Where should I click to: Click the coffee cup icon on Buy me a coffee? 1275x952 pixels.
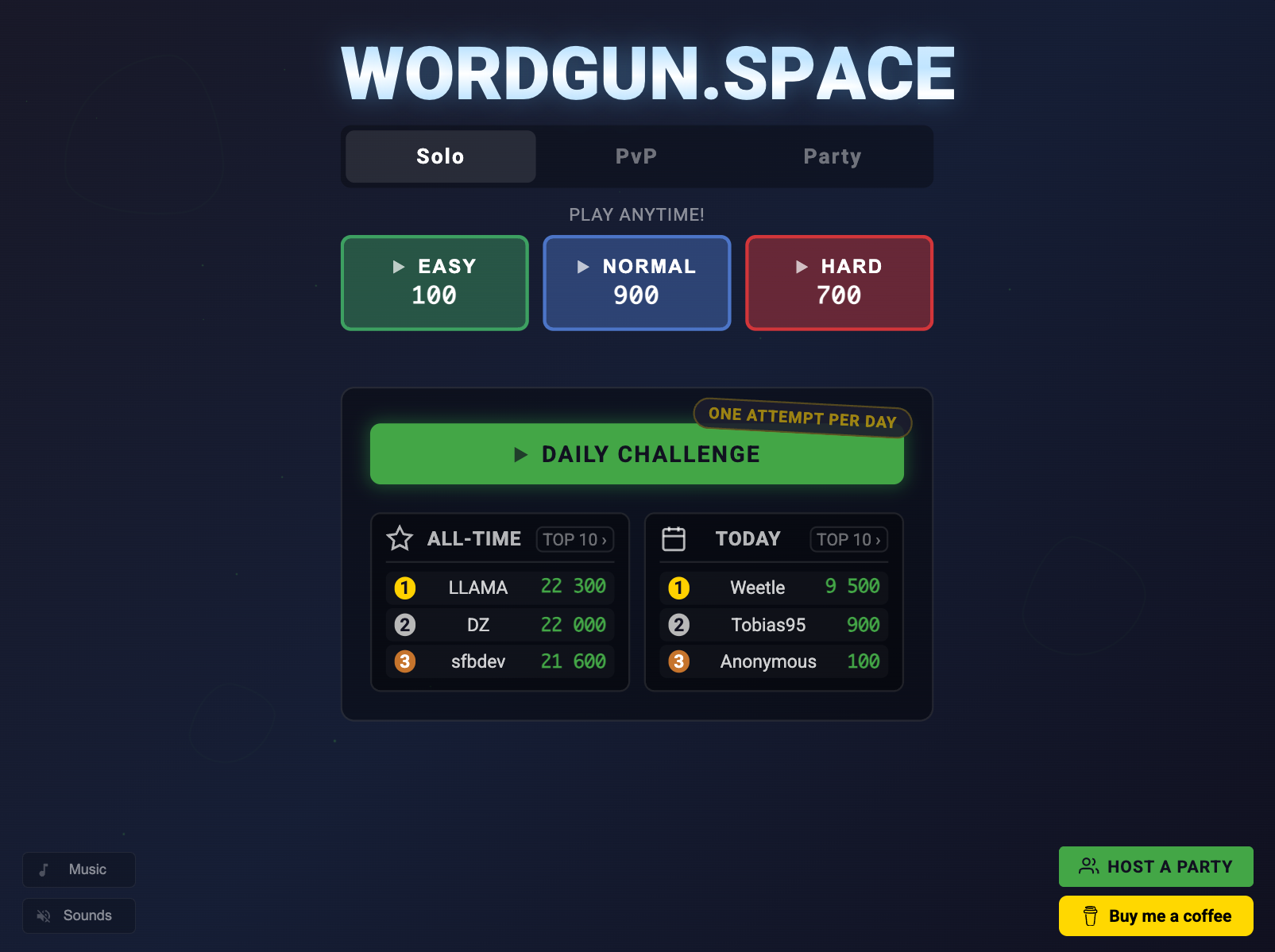(1091, 915)
